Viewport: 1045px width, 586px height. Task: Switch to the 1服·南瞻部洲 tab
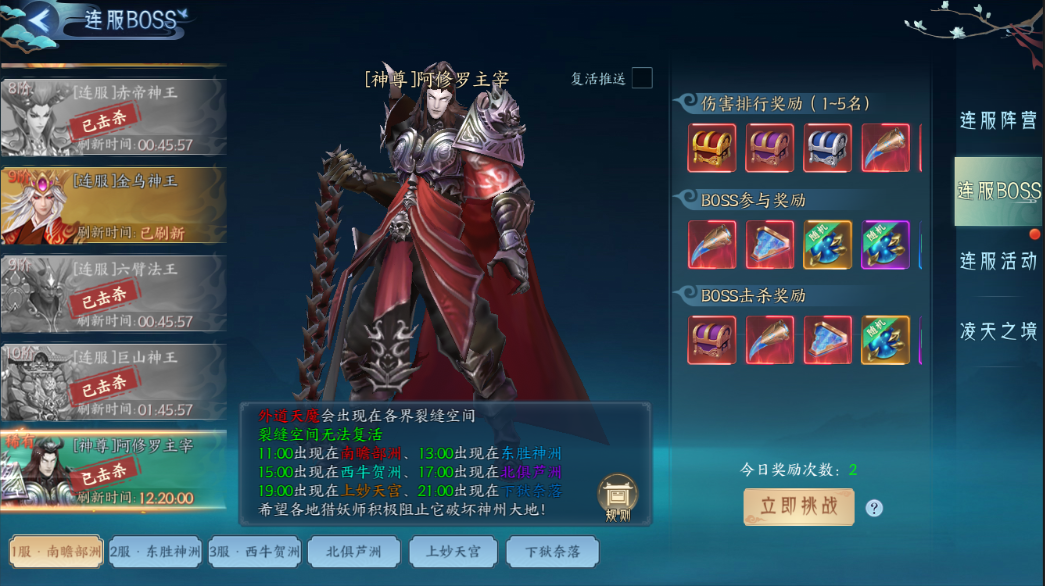(x=56, y=551)
